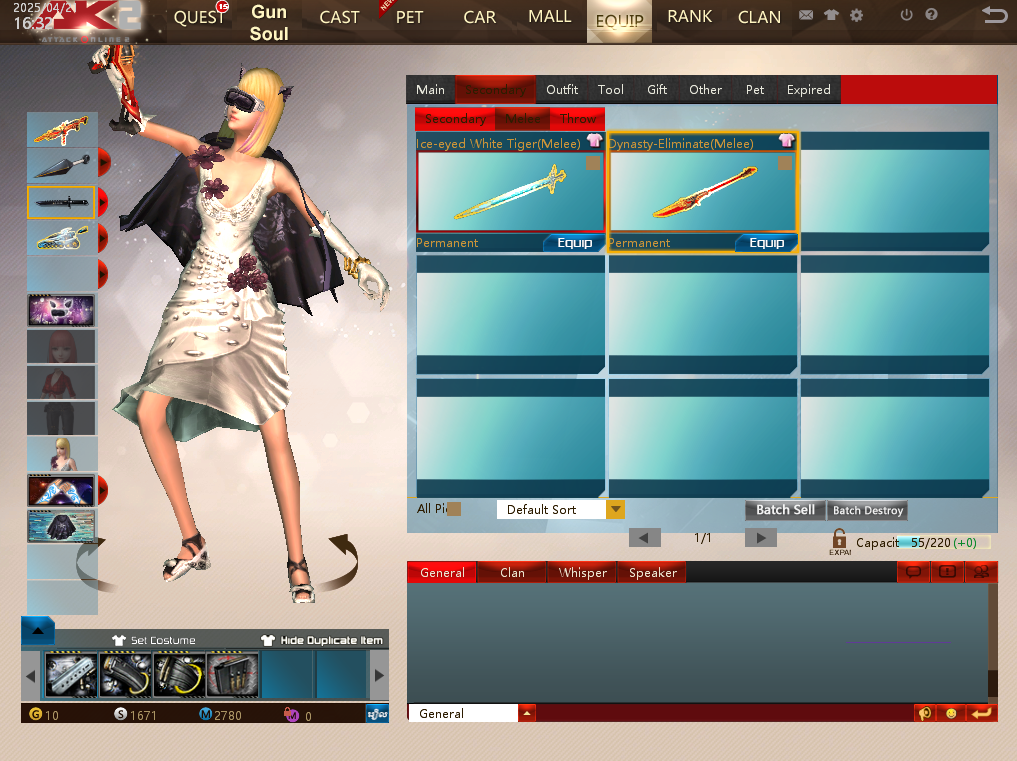Choose the Throw weapon subtab
The width and height of the screenshot is (1017, 761).
click(x=578, y=119)
